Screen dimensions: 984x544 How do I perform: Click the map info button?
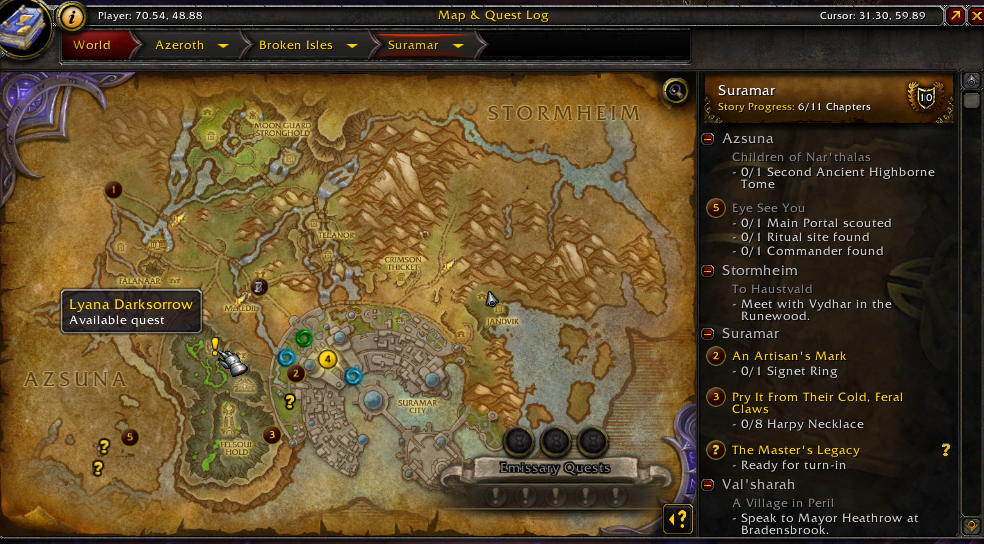[x=72, y=15]
